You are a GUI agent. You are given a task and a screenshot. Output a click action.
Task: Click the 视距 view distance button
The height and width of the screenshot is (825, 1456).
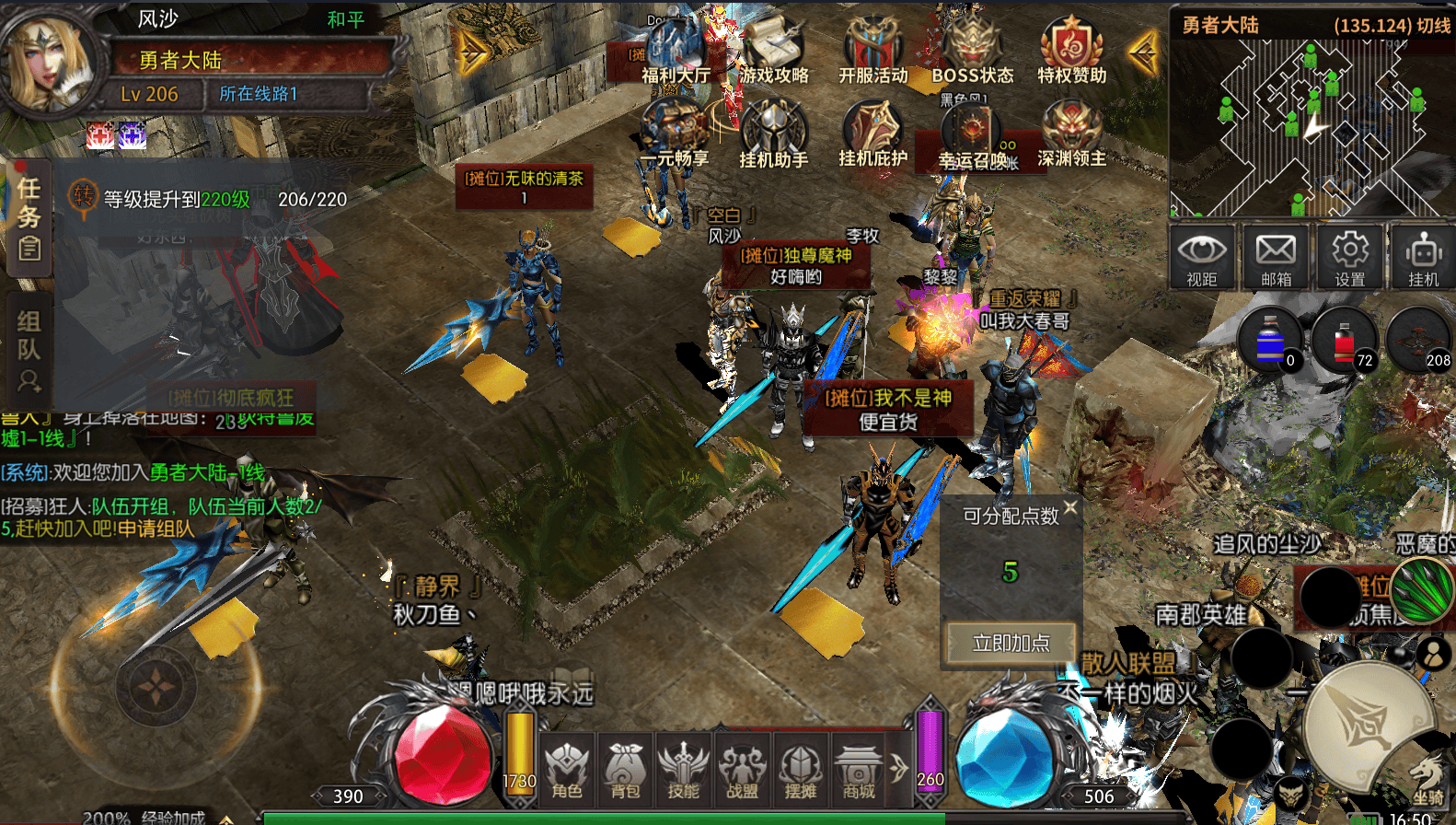[1202, 257]
